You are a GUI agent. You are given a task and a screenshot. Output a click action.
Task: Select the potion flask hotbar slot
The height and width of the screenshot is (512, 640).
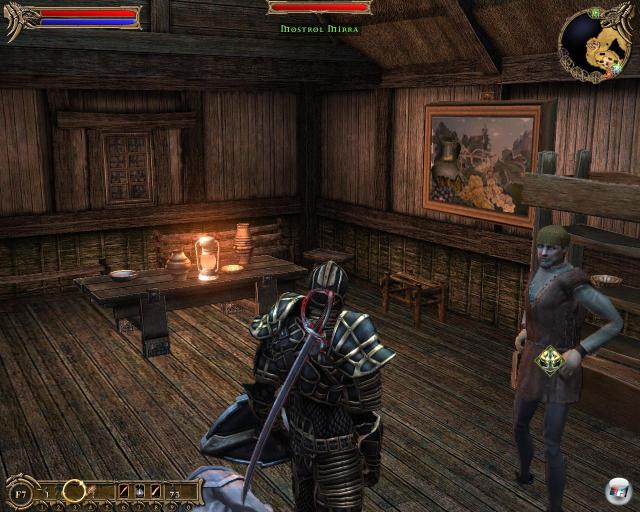141,491
